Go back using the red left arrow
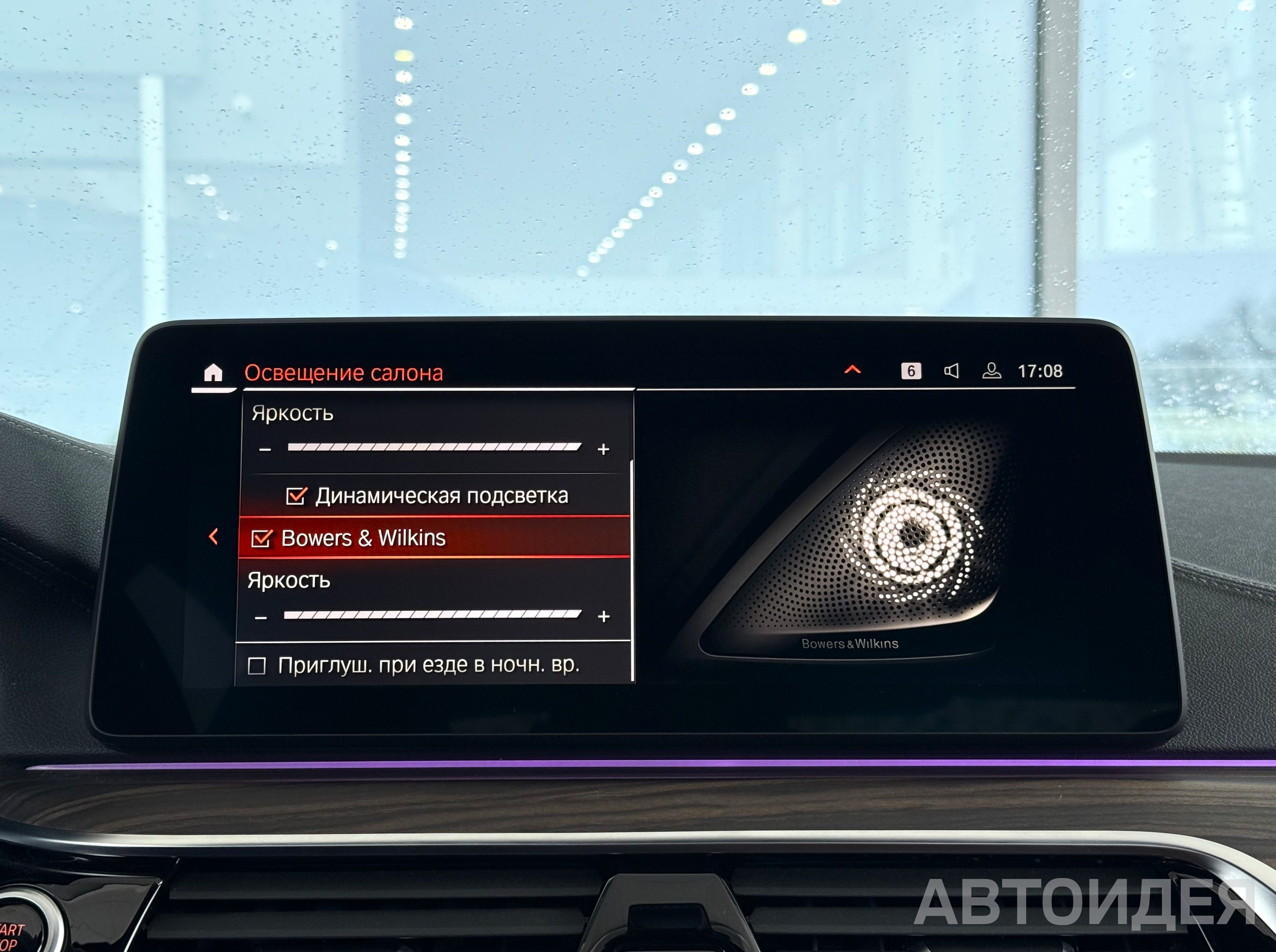The width and height of the screenshot is (1276, 952). click(213, 536)
